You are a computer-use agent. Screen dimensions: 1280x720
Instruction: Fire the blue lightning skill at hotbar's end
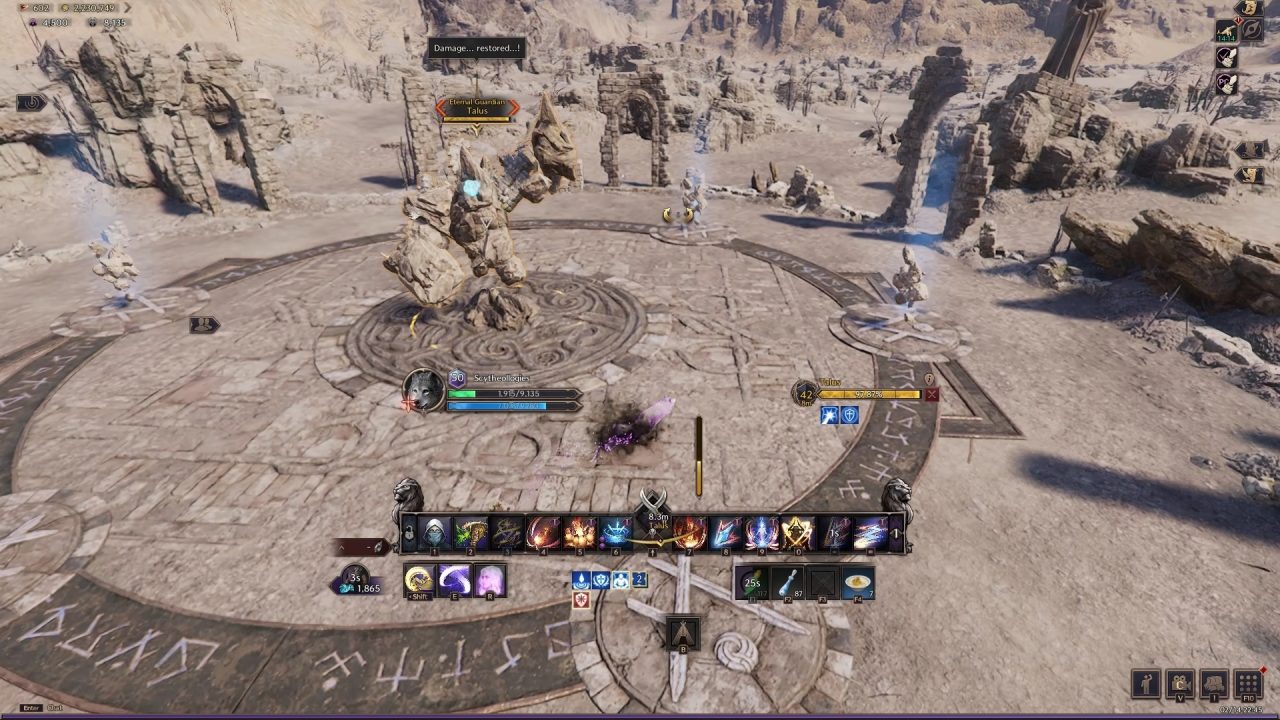tap(870, 532)
